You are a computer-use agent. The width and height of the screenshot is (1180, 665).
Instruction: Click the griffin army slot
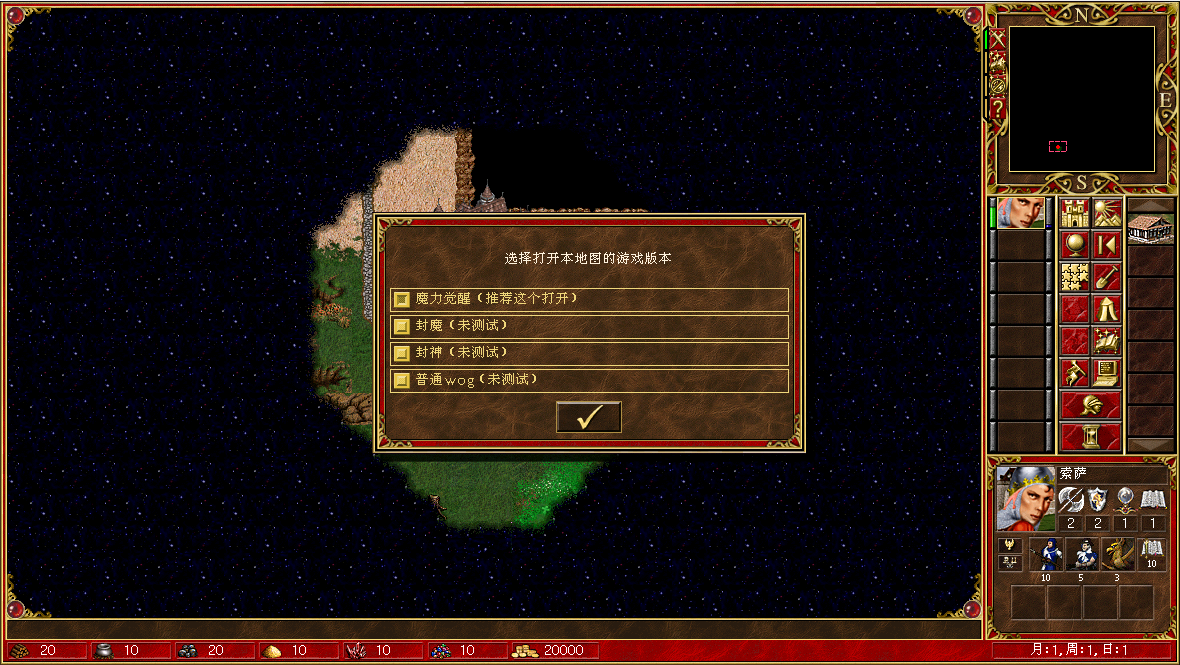(x=1117, y=553)
